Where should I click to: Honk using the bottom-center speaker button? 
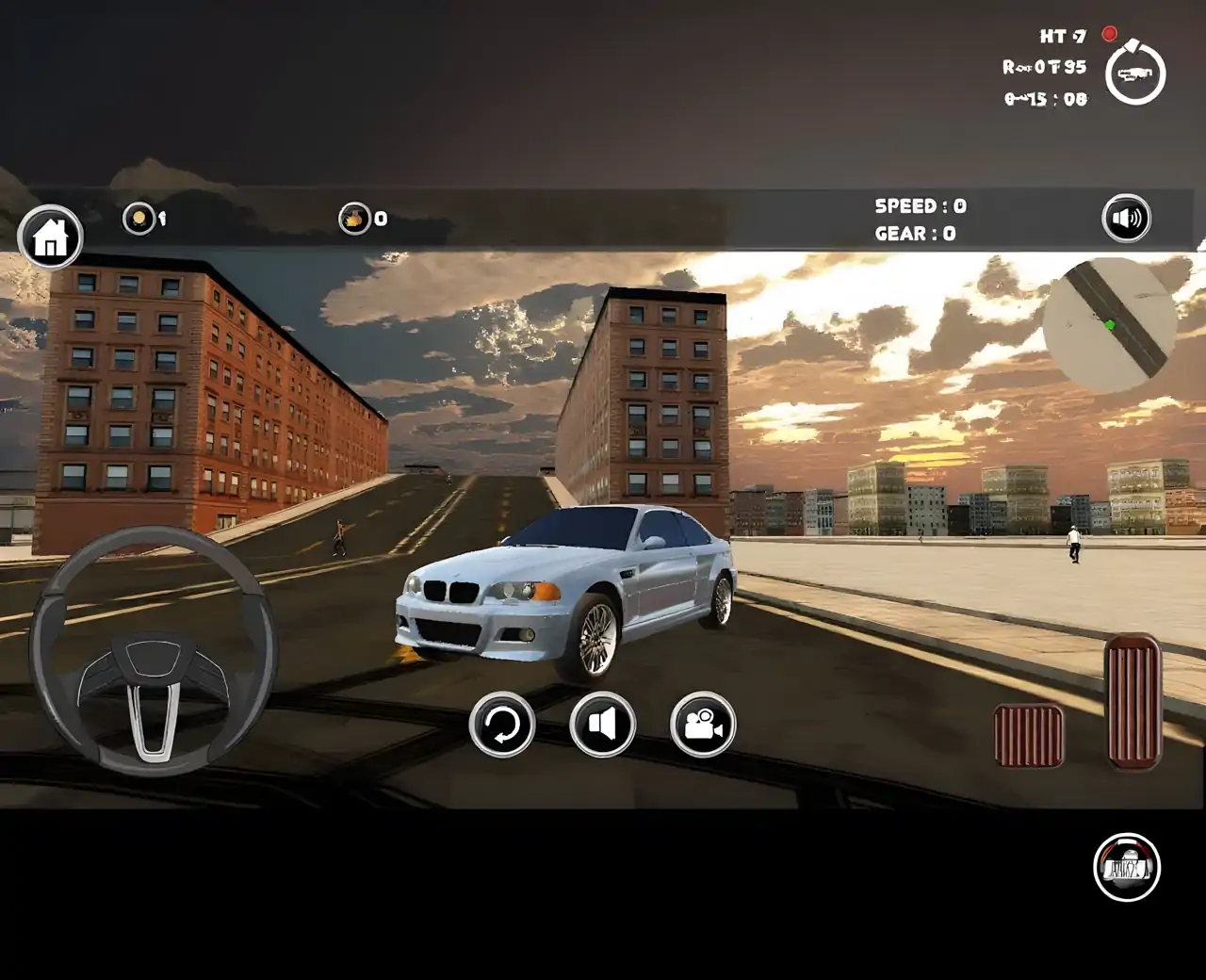coord(602,725)
